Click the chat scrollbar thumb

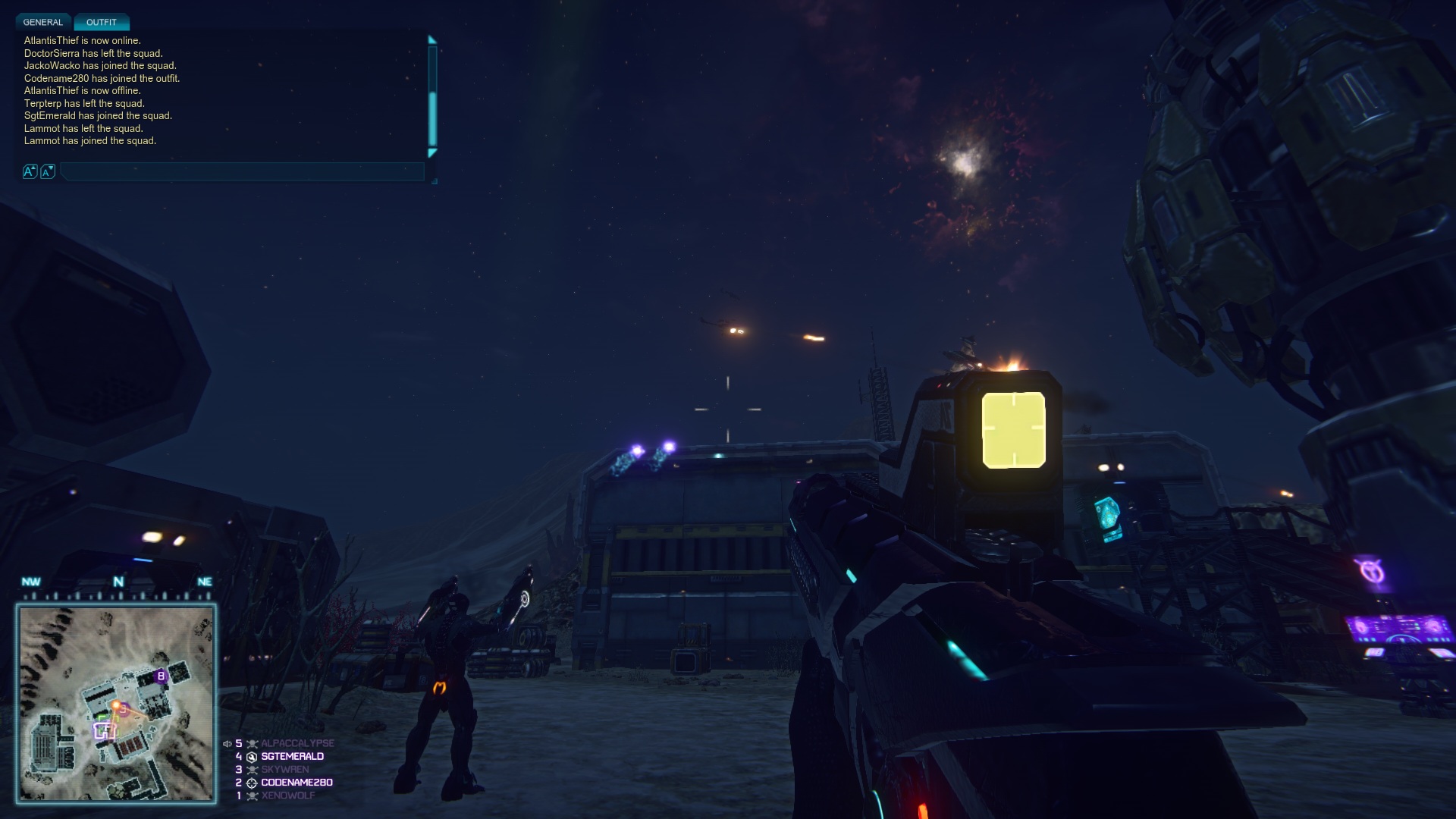click(432, 118)
